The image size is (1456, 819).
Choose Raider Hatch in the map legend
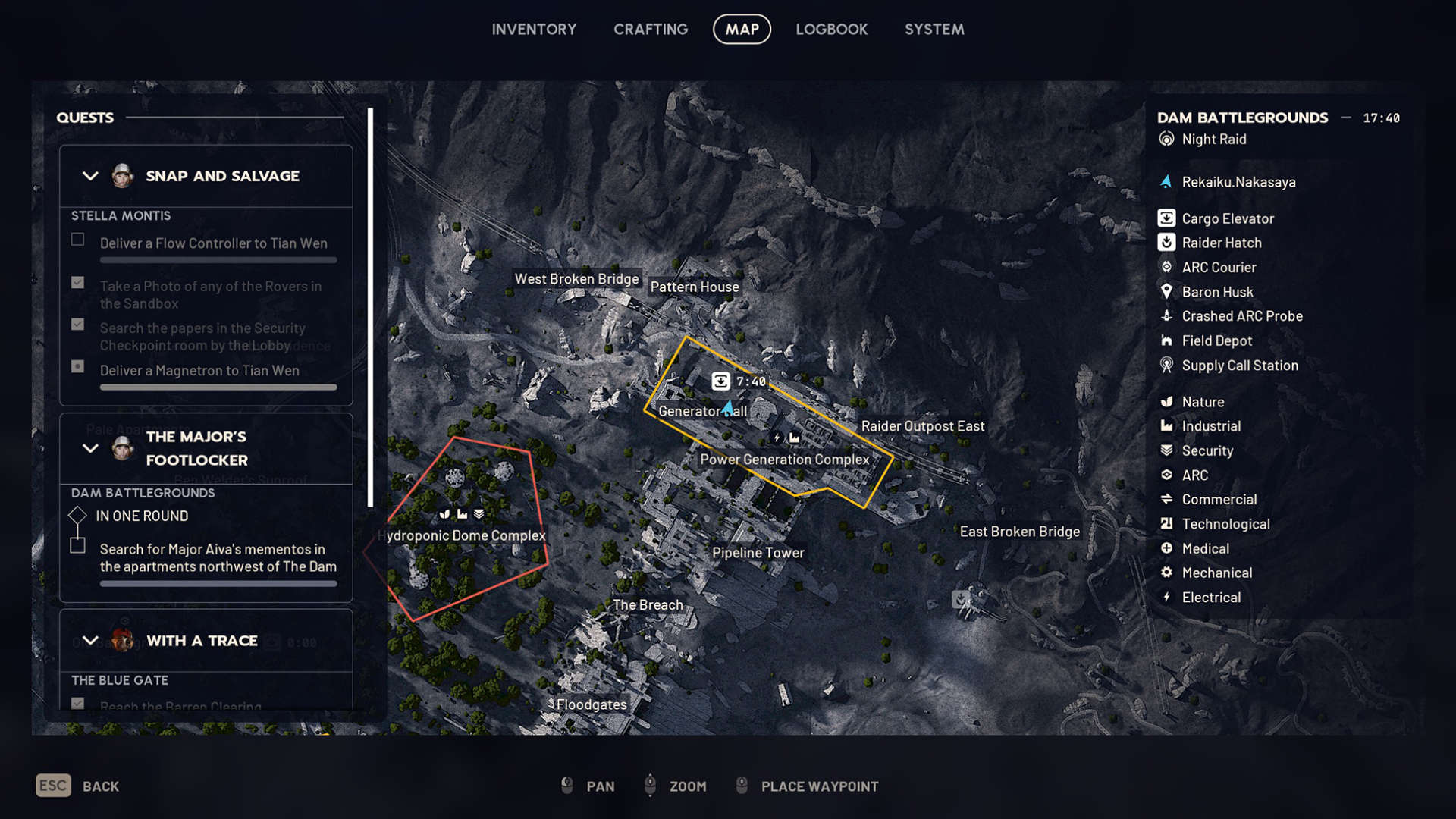tap(1221, 243)
